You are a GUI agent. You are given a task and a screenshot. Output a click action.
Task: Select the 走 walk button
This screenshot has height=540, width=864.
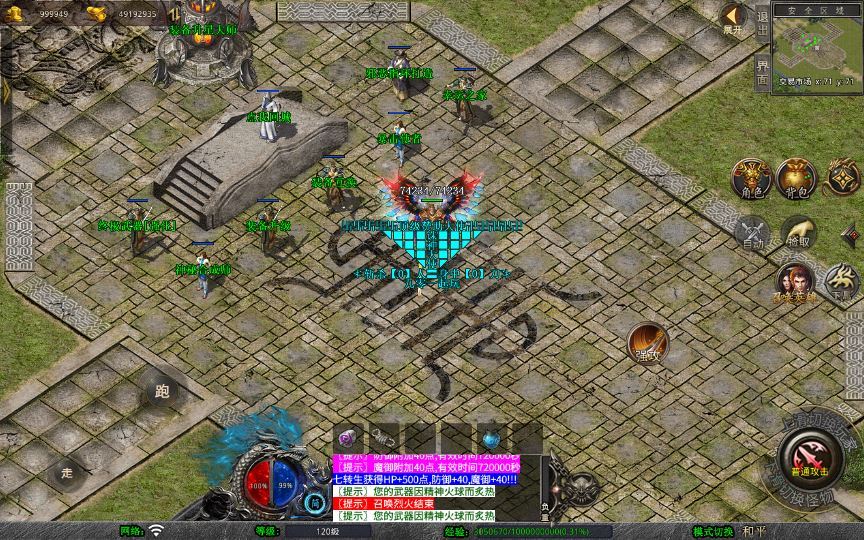(68, 472)
